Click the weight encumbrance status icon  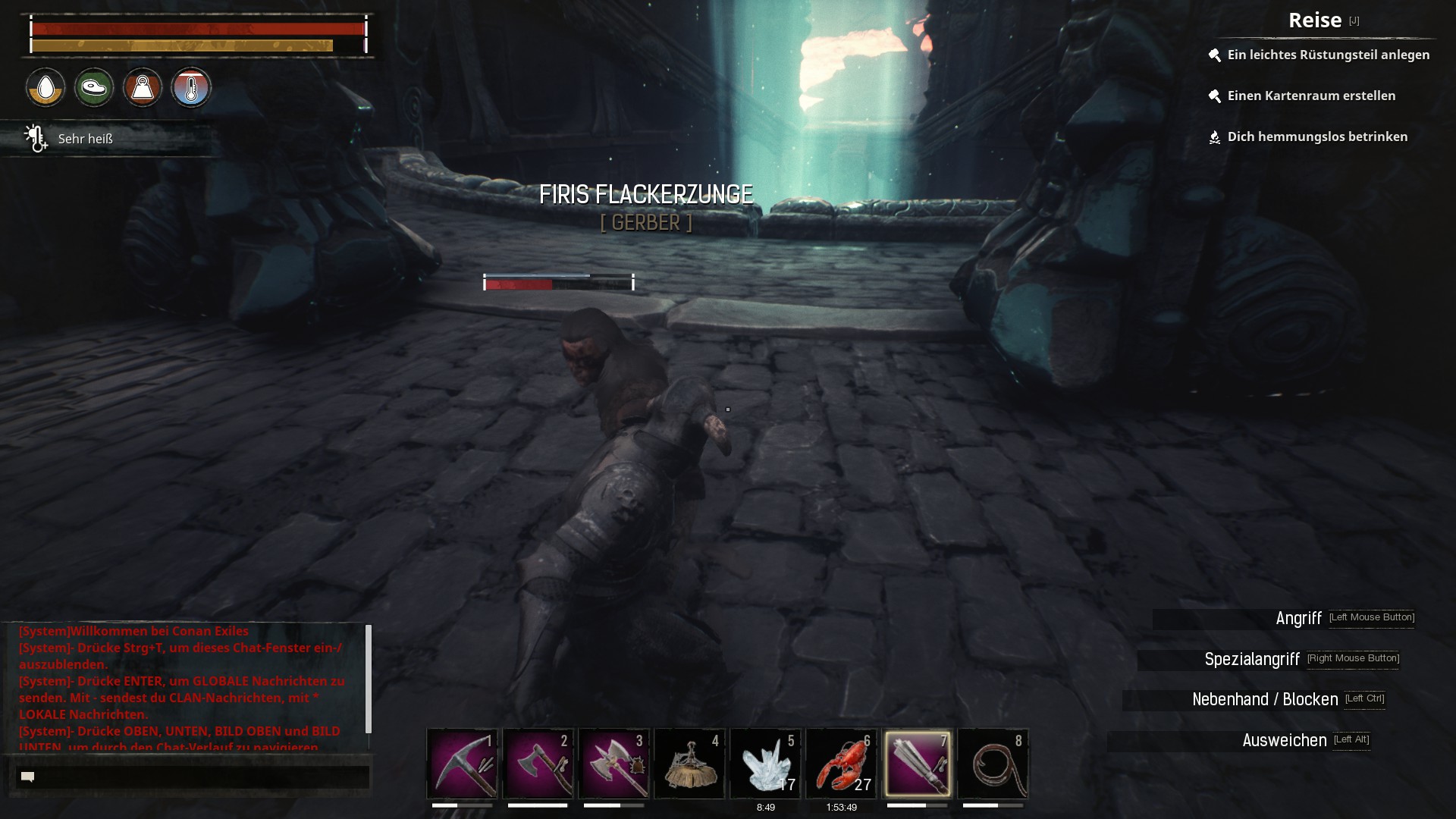pyautogui.click(x=143, y=88)
